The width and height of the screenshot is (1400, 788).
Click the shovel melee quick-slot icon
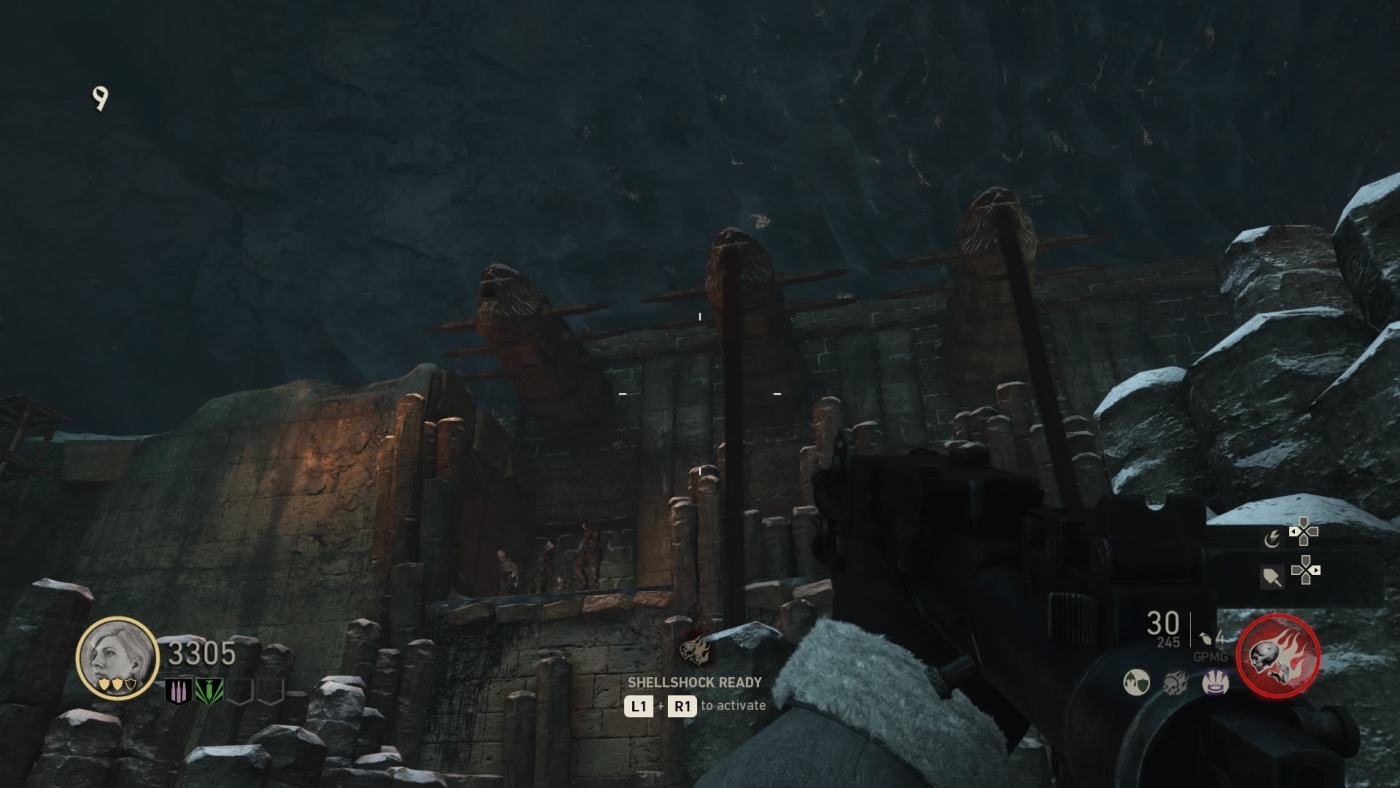1271,574
